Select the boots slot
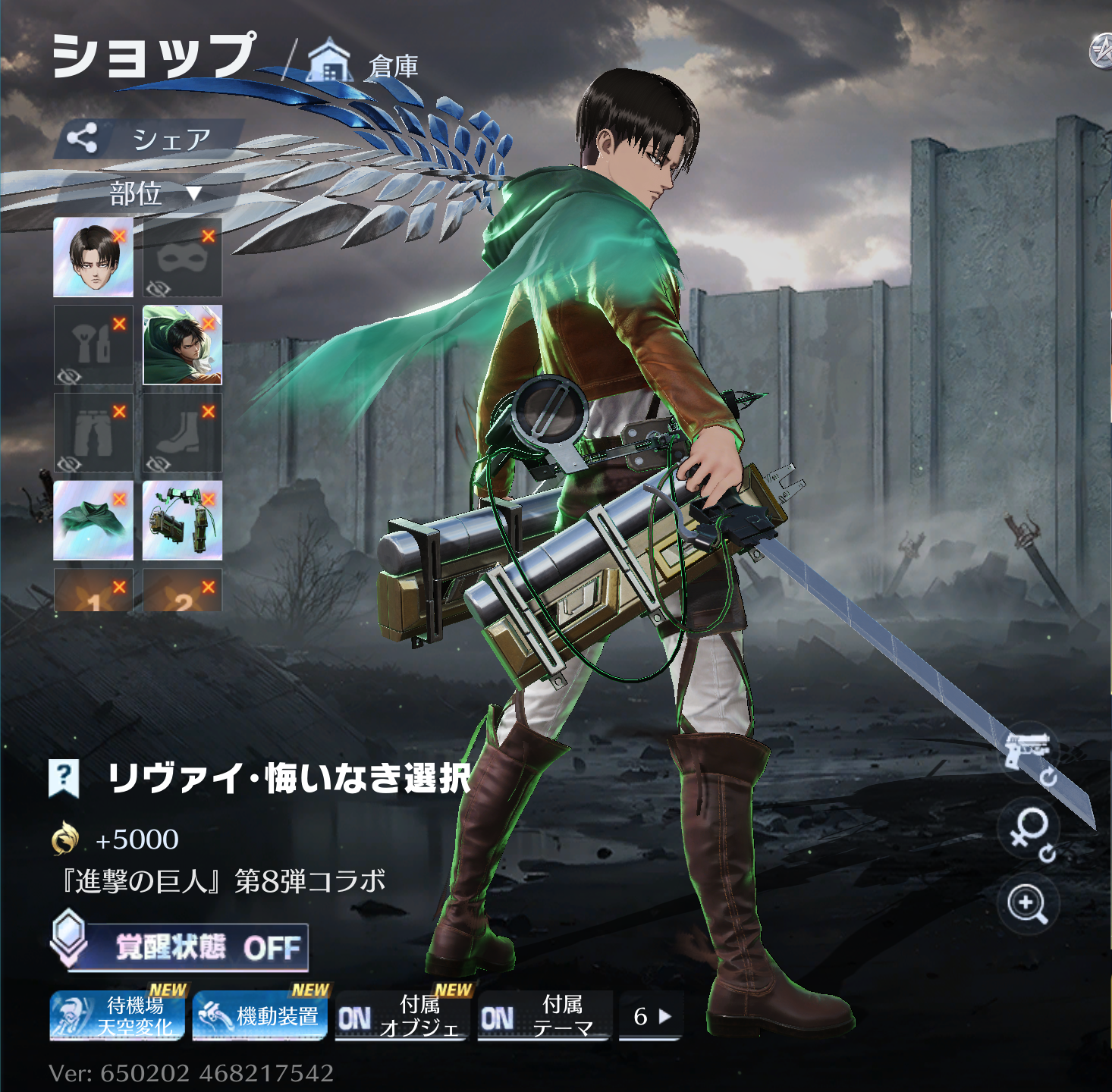This screenshot has height=1092, width=1112. click(x=182, y=433)
